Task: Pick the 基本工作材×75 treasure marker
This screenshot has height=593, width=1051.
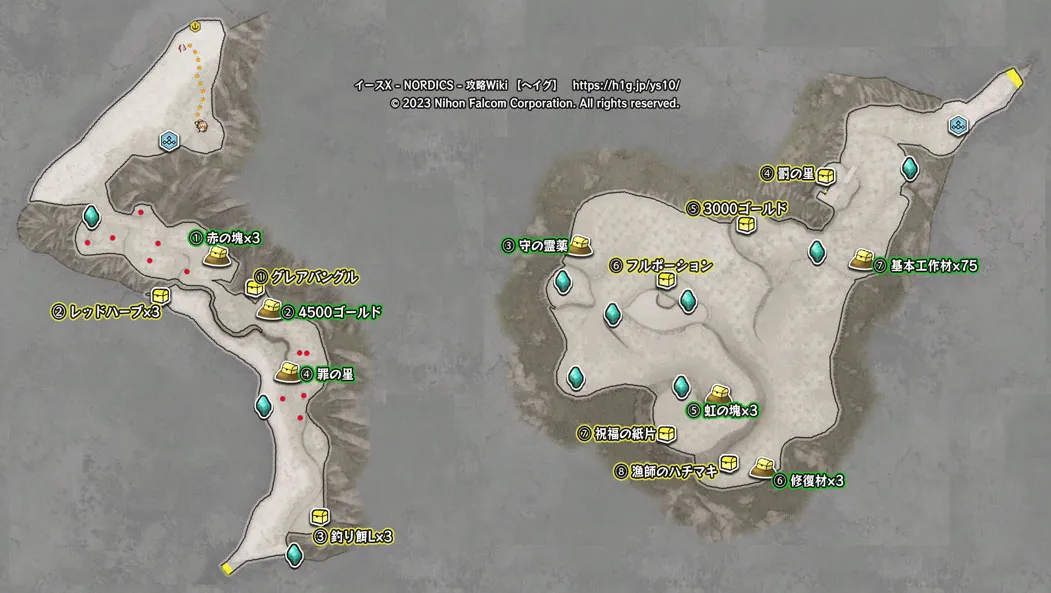Action: (862, 260)
